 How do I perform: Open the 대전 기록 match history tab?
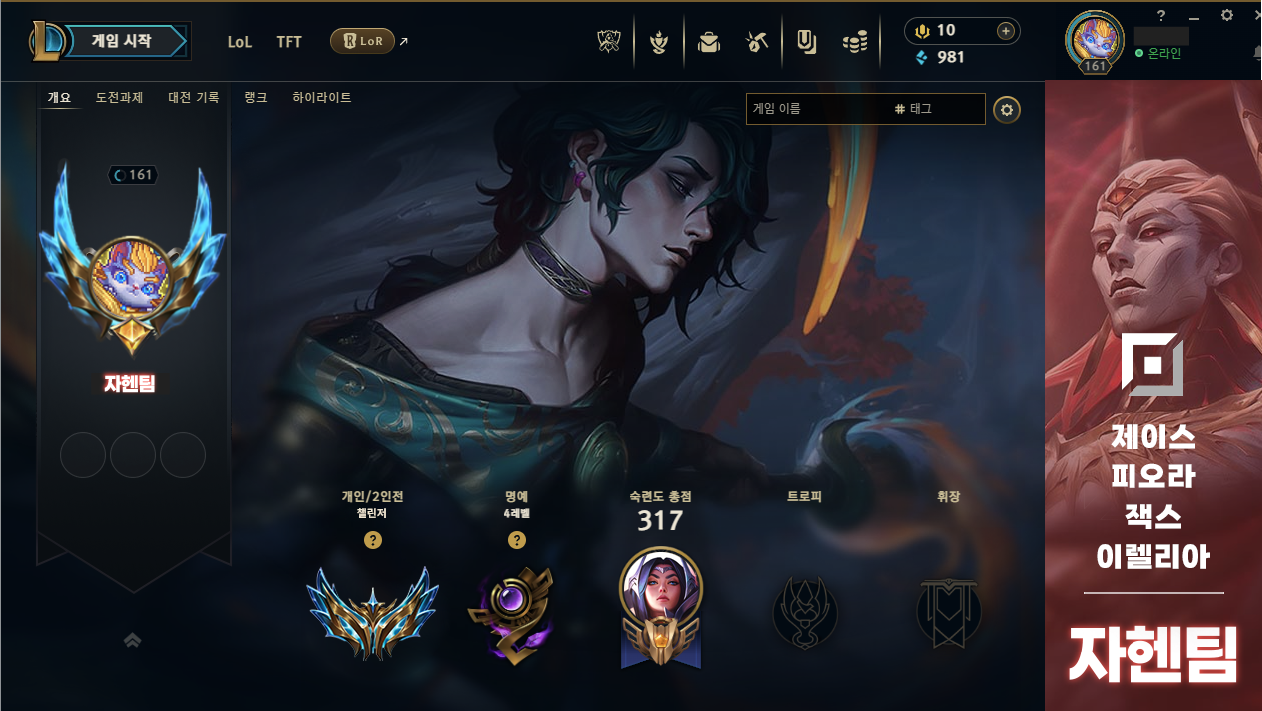(x=193, y=98)
